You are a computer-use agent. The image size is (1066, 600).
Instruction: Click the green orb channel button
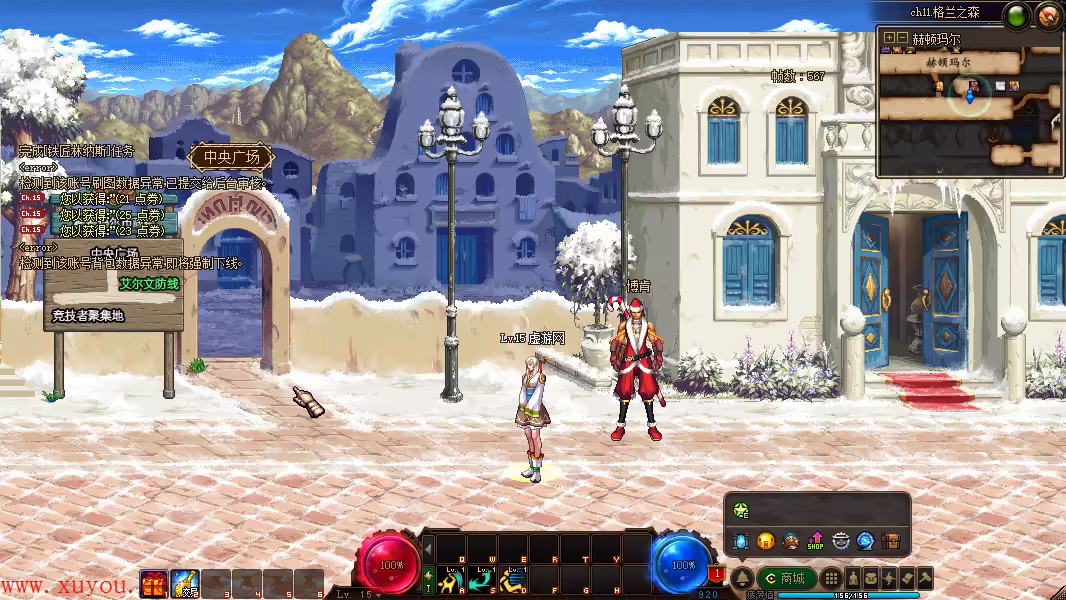pos(1017,15)
